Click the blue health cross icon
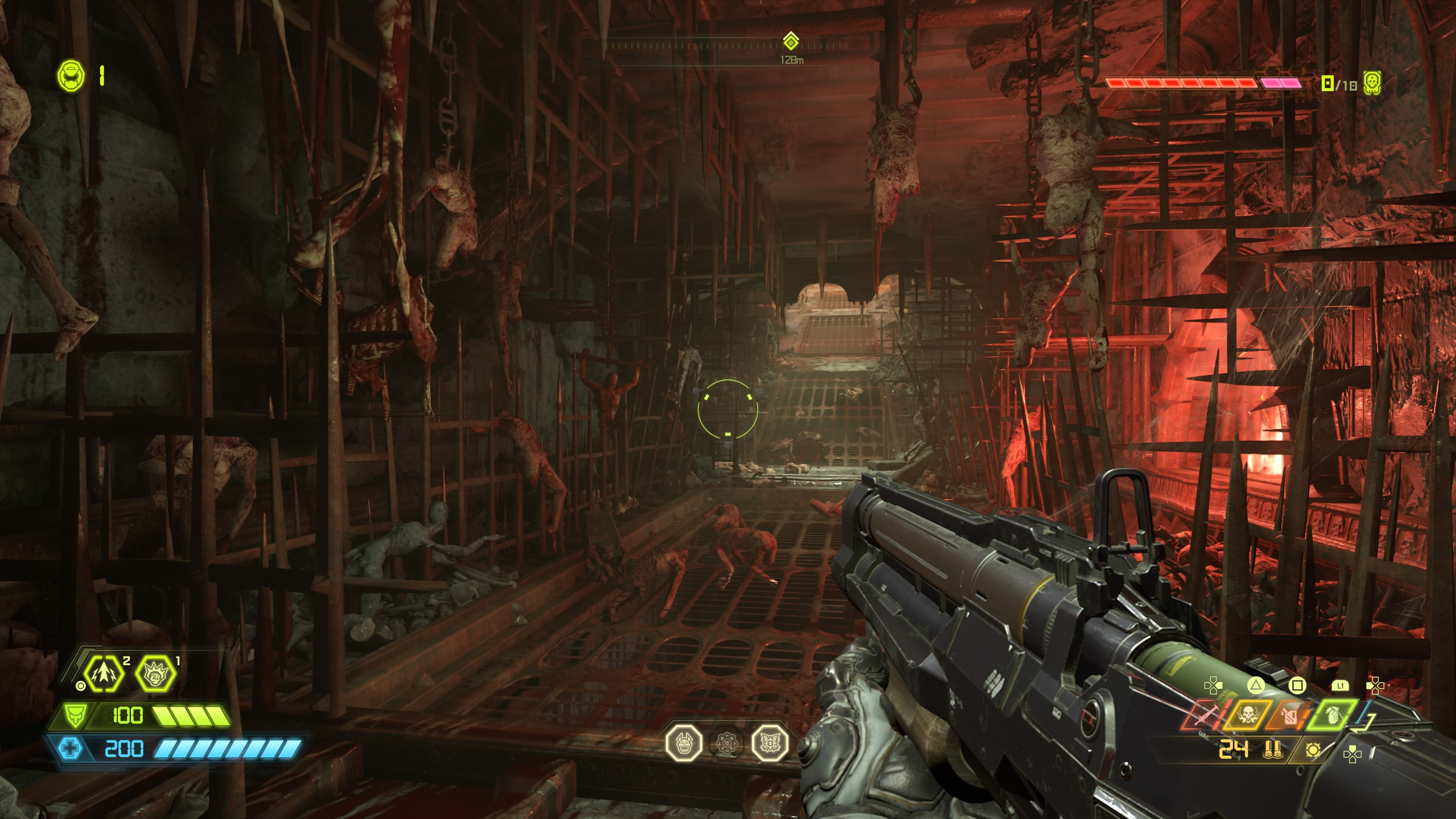The height and width of the screenshot is (819, 1456). coord(70,749)
